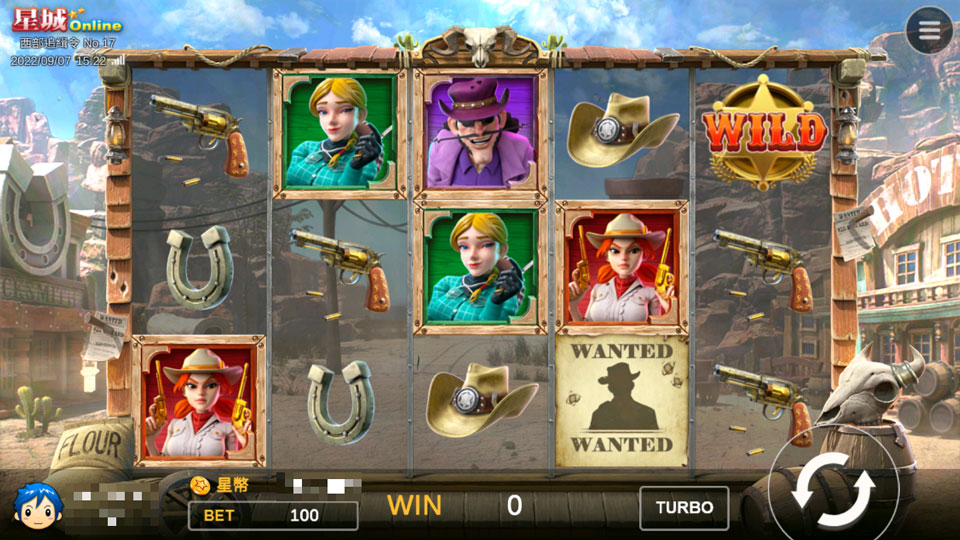Tap the star coin currency icon
Screen dimensions: 960x540
pos(201,485)
